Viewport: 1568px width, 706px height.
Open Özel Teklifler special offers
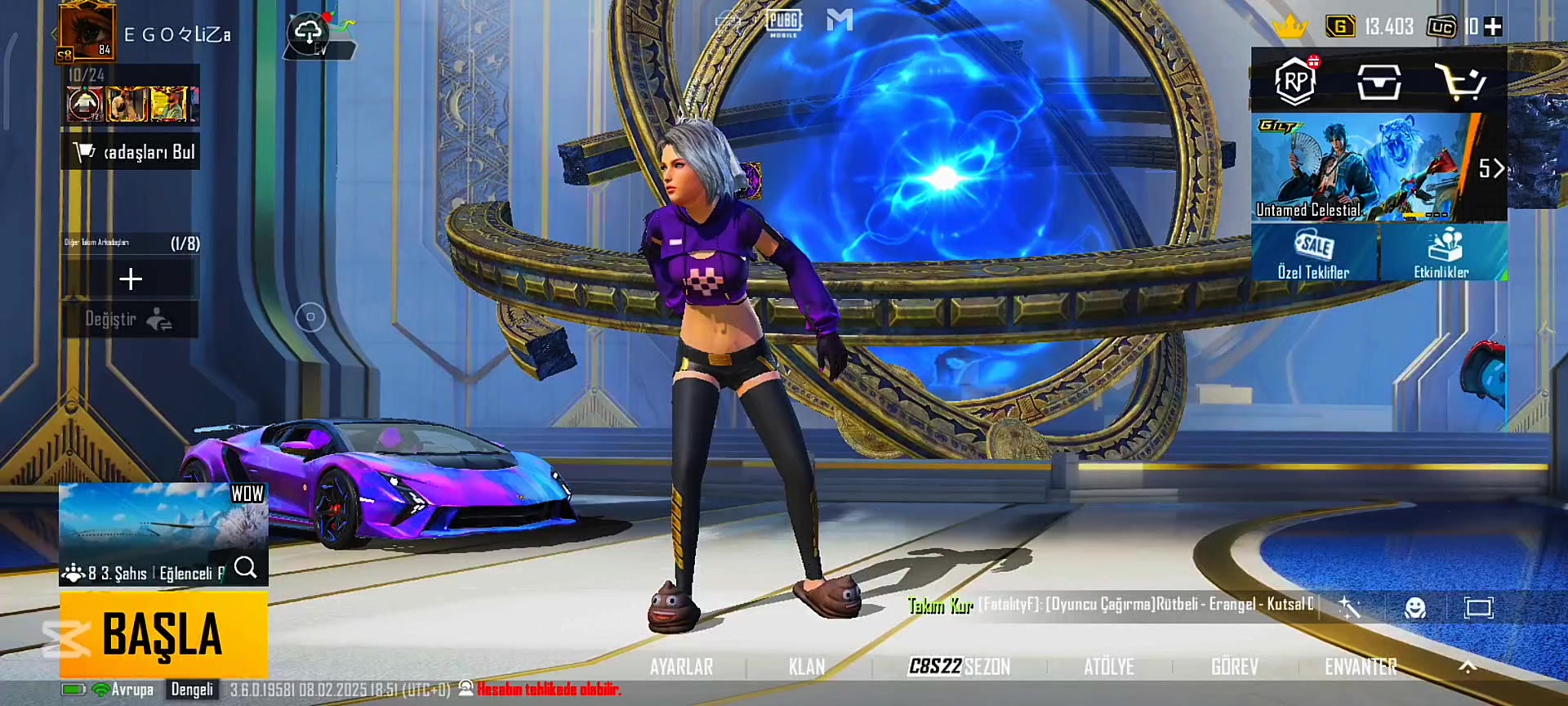pos(1313,253)
